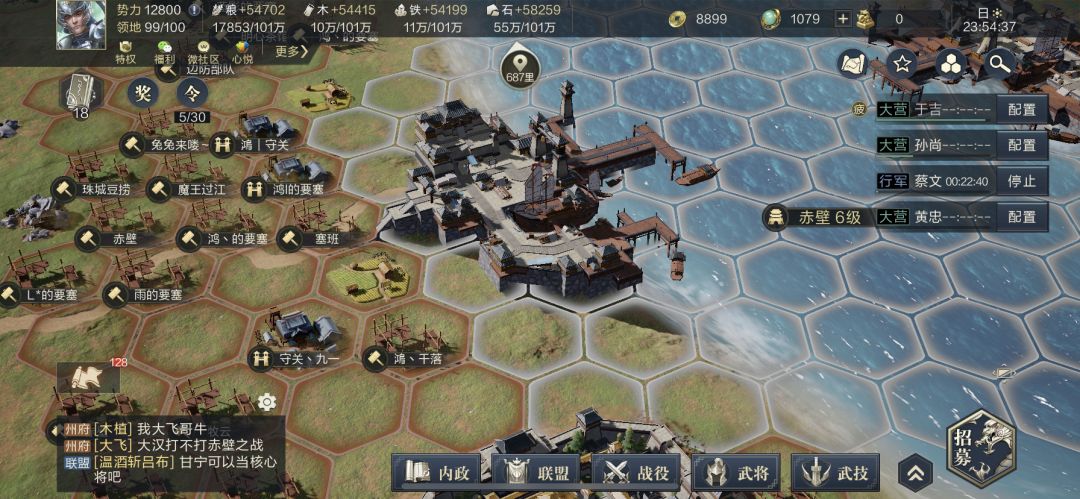Click the plus button to add jade

tap(842, 18)
